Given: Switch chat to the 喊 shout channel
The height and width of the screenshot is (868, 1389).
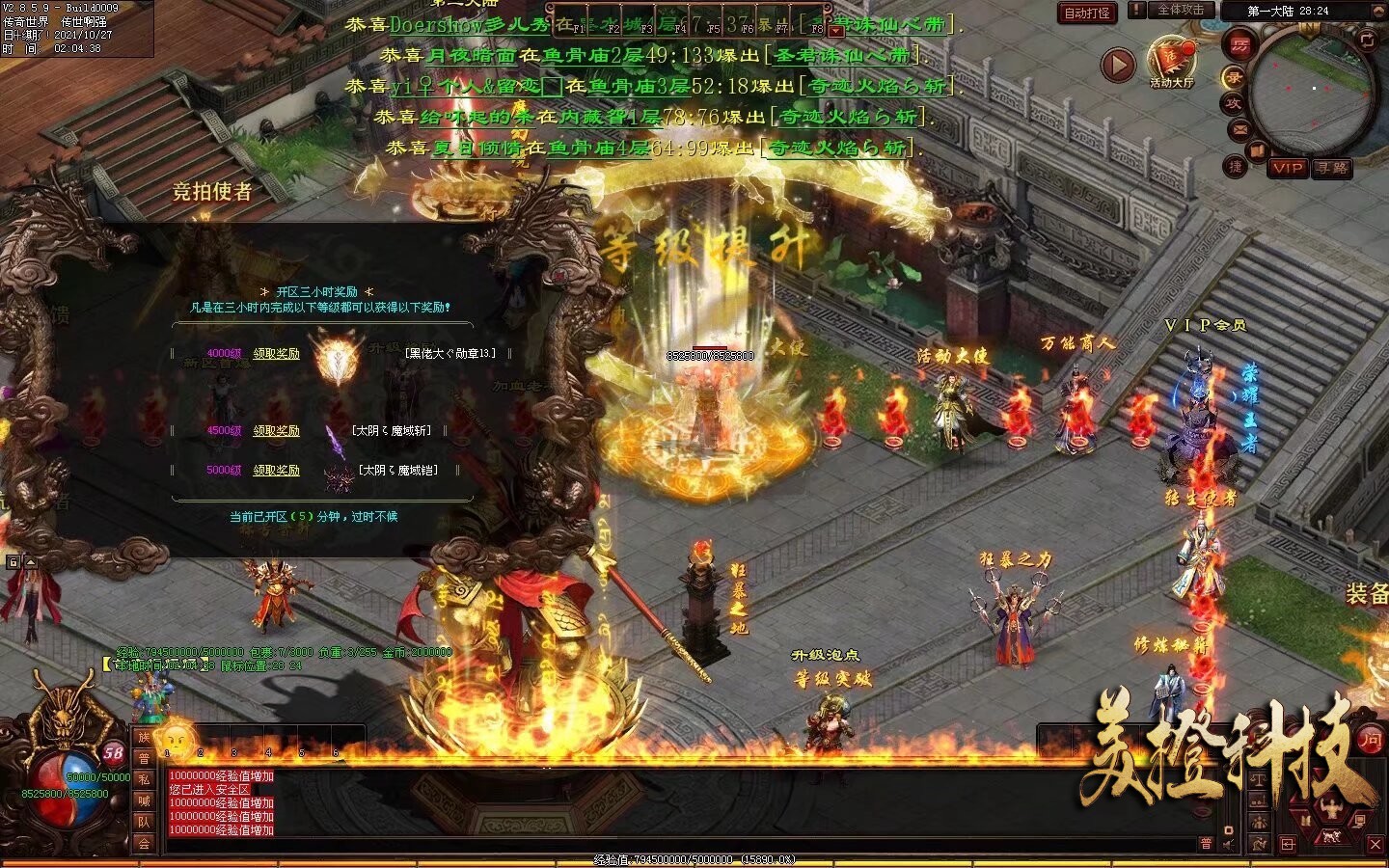Looking at the screenshot, I should pyautogui.click(x=144, y=800).
